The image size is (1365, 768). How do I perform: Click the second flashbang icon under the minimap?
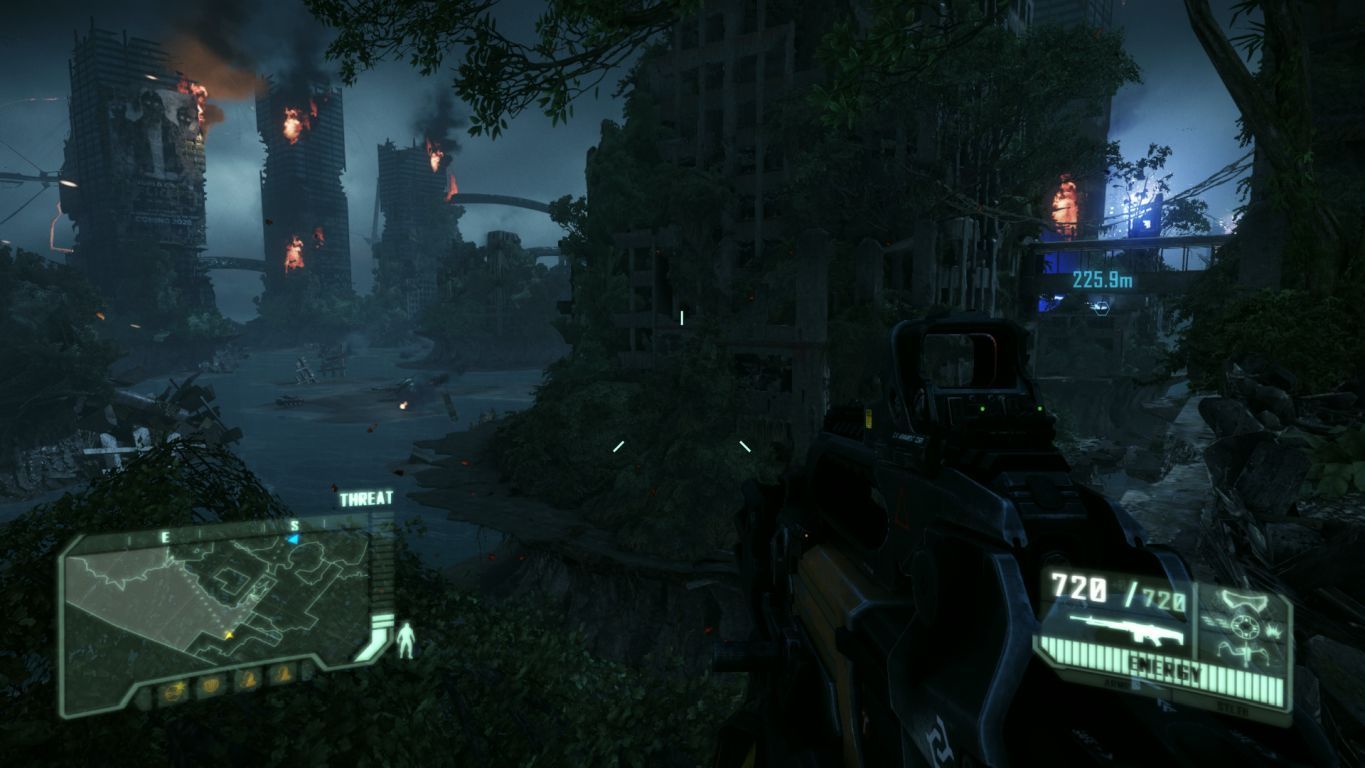pyautogui.click(x=281, y=675)
